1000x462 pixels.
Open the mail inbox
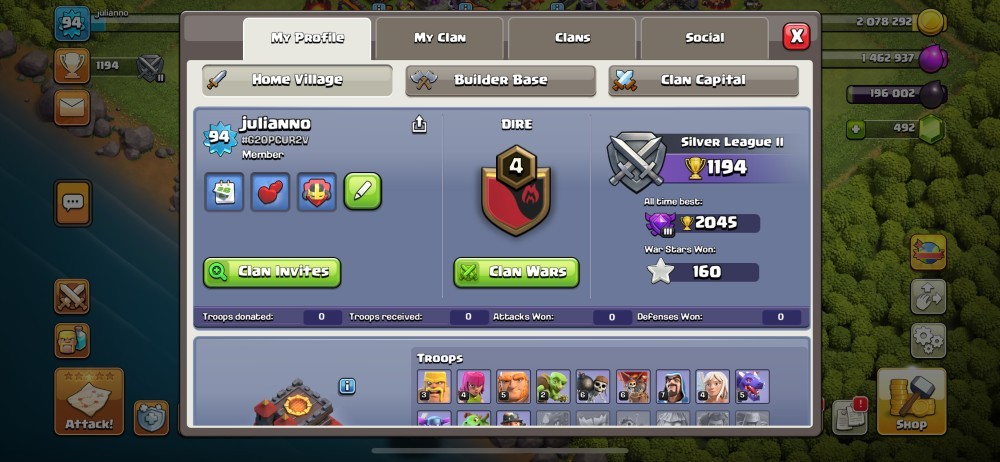[x=73, y=107]
